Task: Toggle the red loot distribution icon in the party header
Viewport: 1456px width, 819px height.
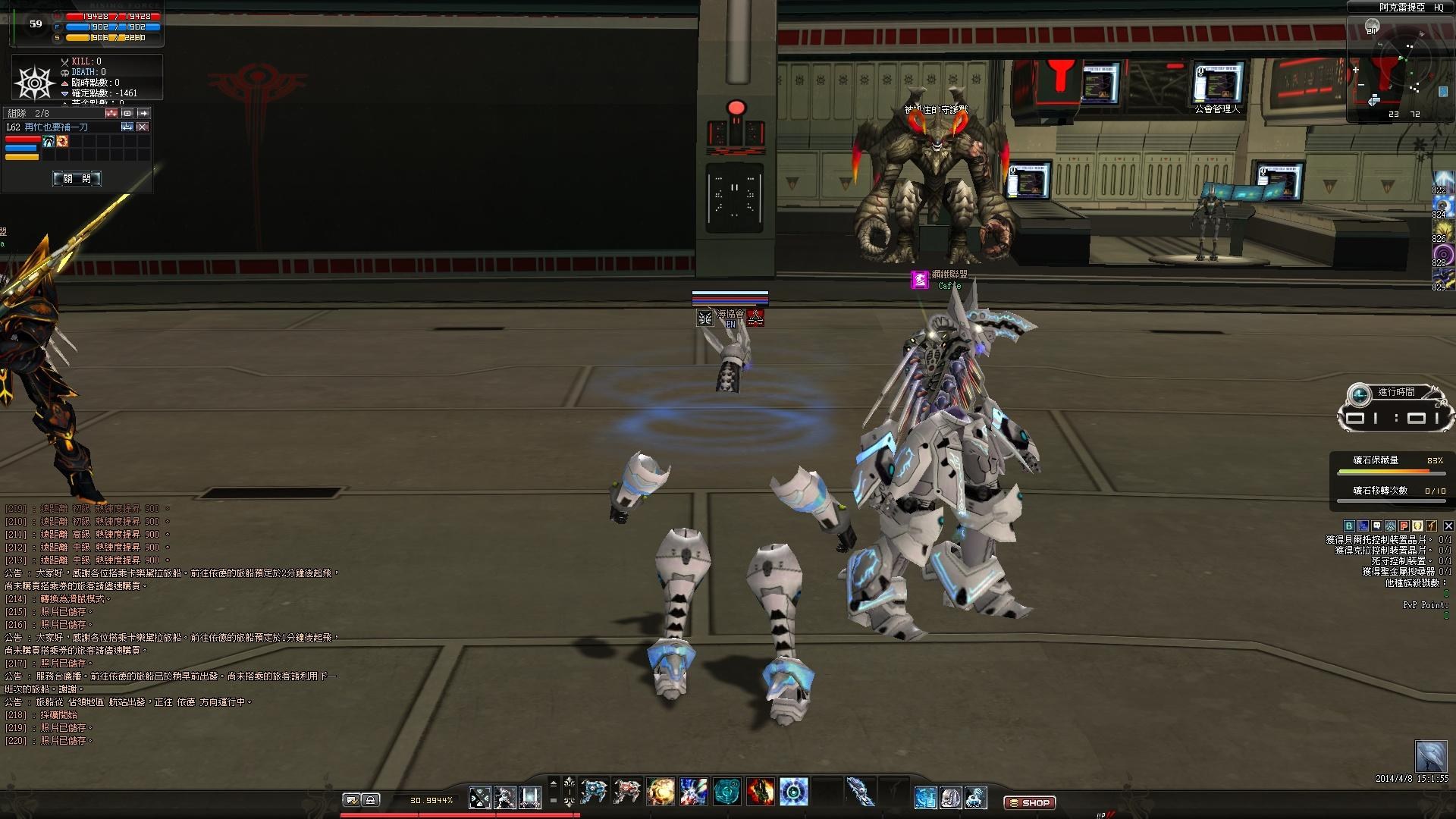Action: pyautogui.click(x=111, y=114)
